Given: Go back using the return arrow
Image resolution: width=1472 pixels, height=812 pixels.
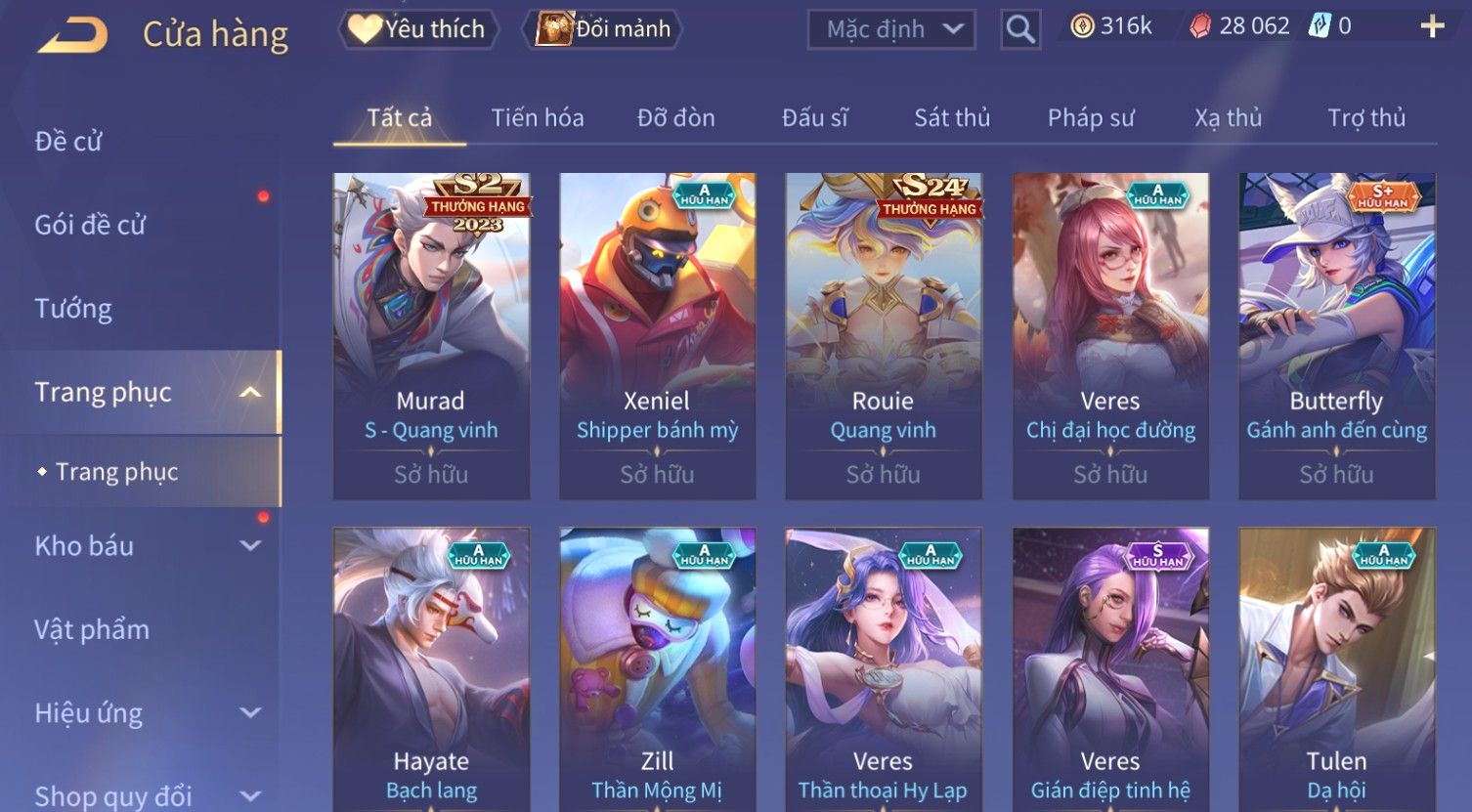Looking at the screenshot, I should pyautogui.click(x=73, y=34).
